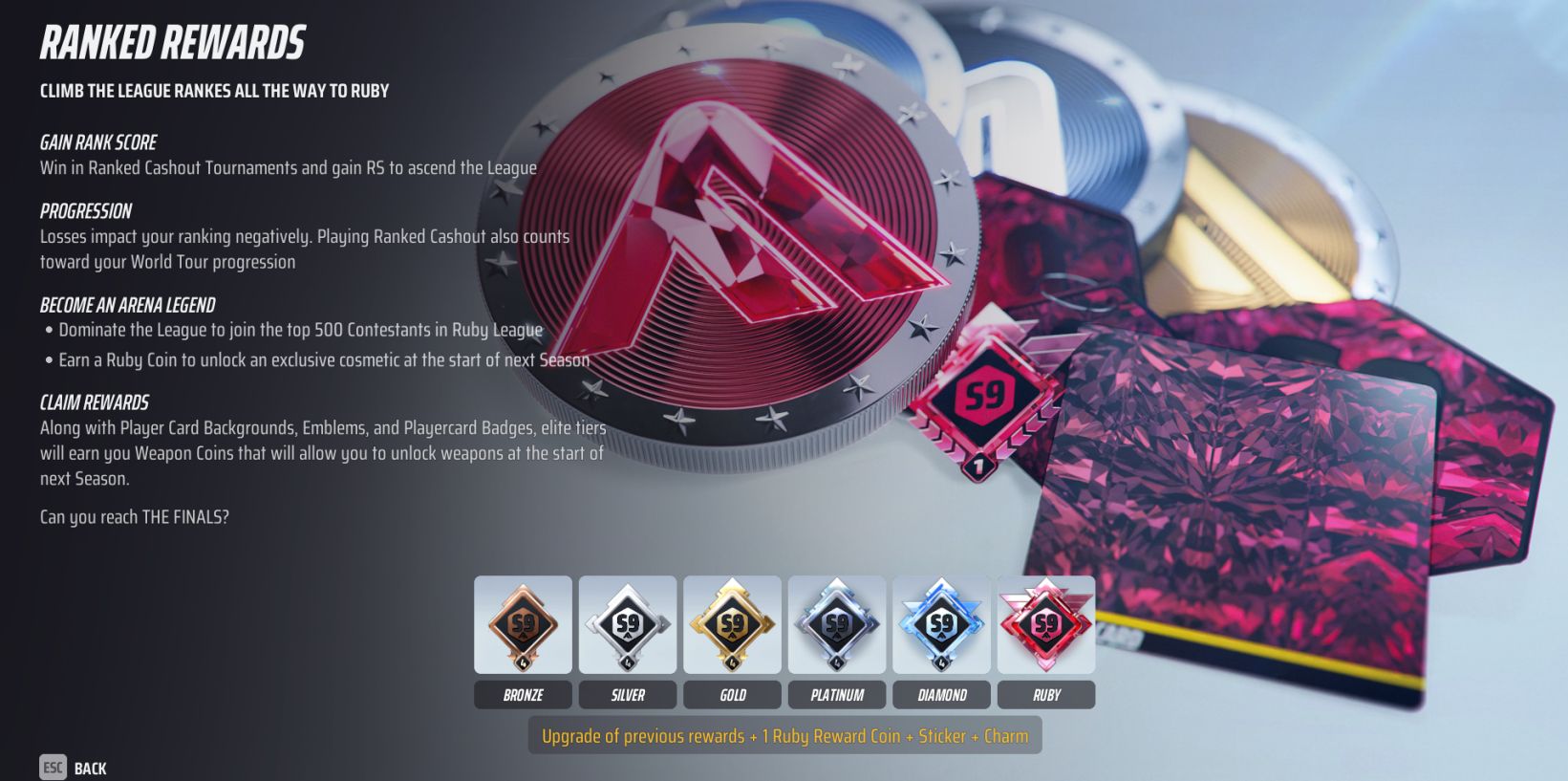Select the Ruby rank badge icon
1568x781 pixels.
(x=1046, y=625)
